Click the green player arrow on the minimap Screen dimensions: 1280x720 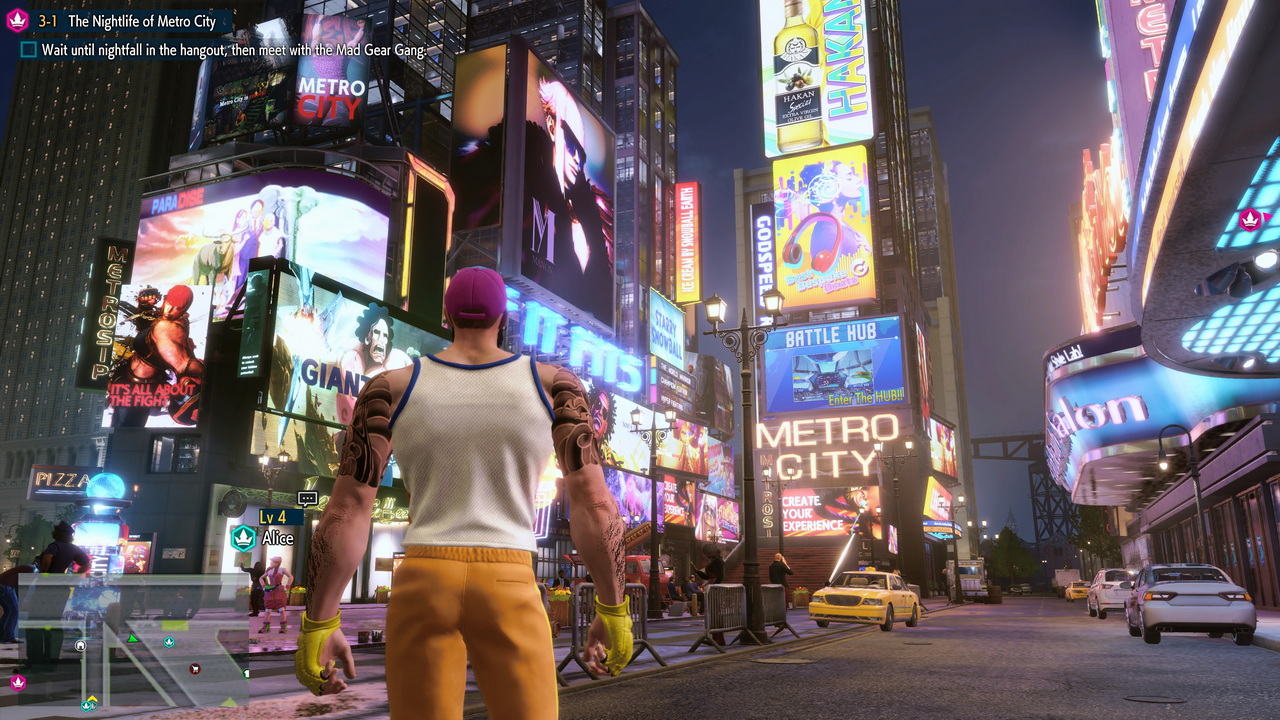coord(132,638)
